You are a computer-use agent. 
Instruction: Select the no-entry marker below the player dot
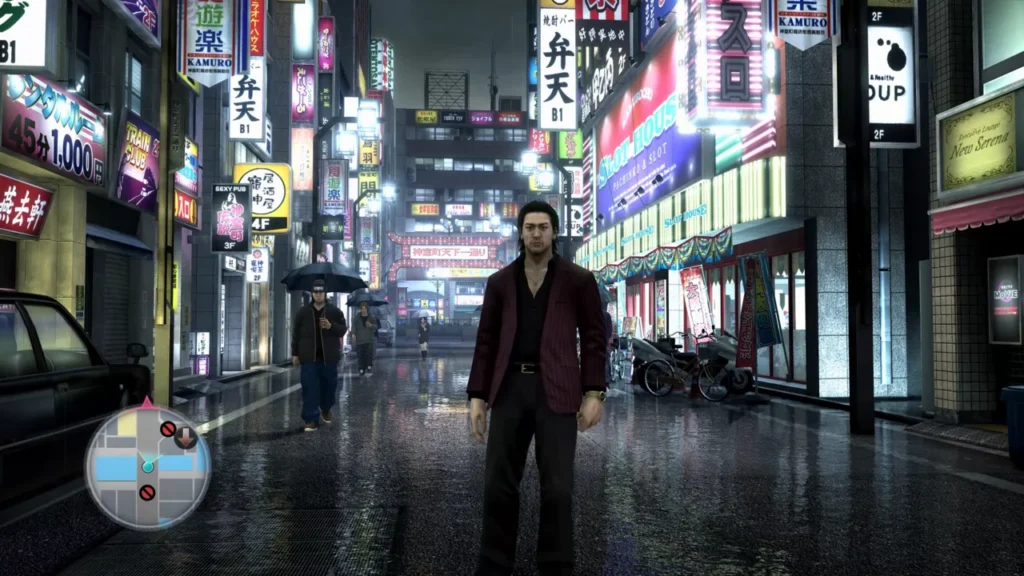(147, 492)
